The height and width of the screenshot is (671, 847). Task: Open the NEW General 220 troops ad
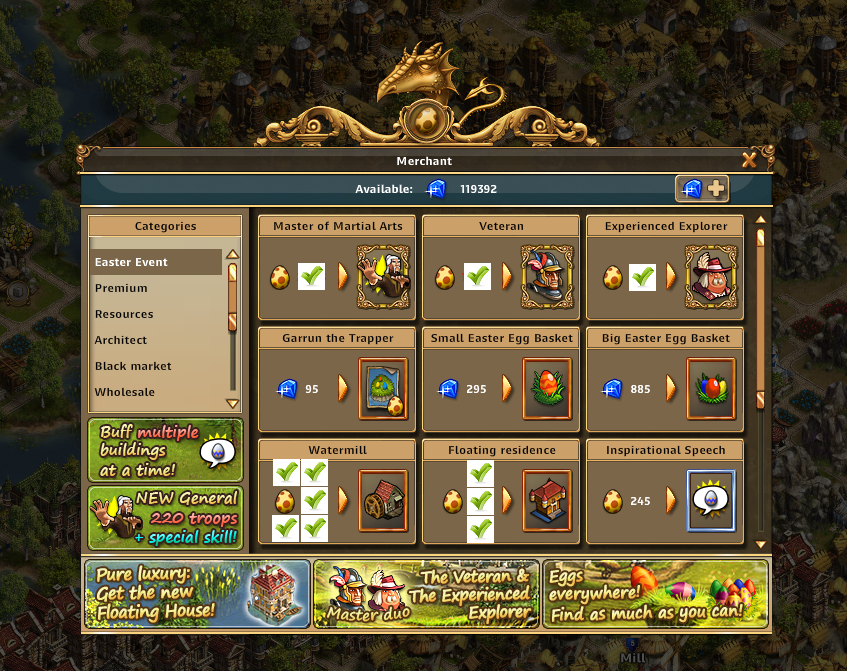(x=165, y=517)
